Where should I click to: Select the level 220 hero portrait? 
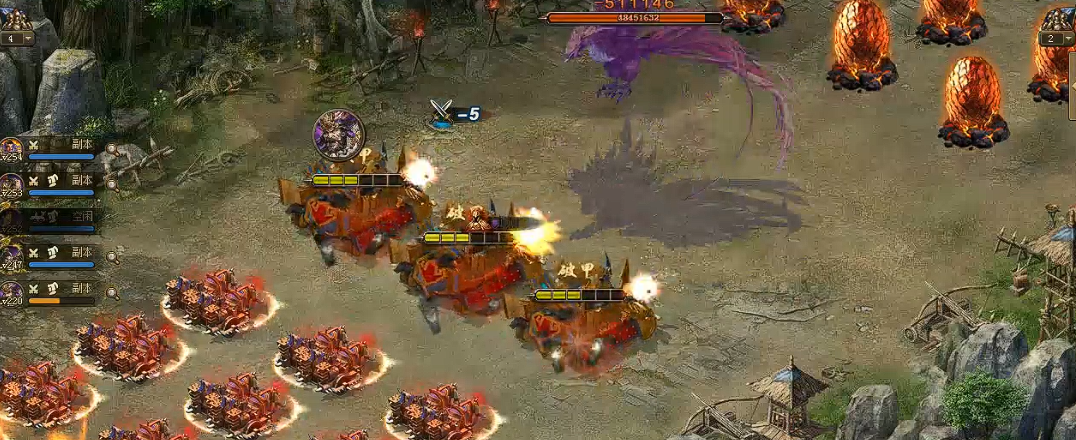click(11, 292)
